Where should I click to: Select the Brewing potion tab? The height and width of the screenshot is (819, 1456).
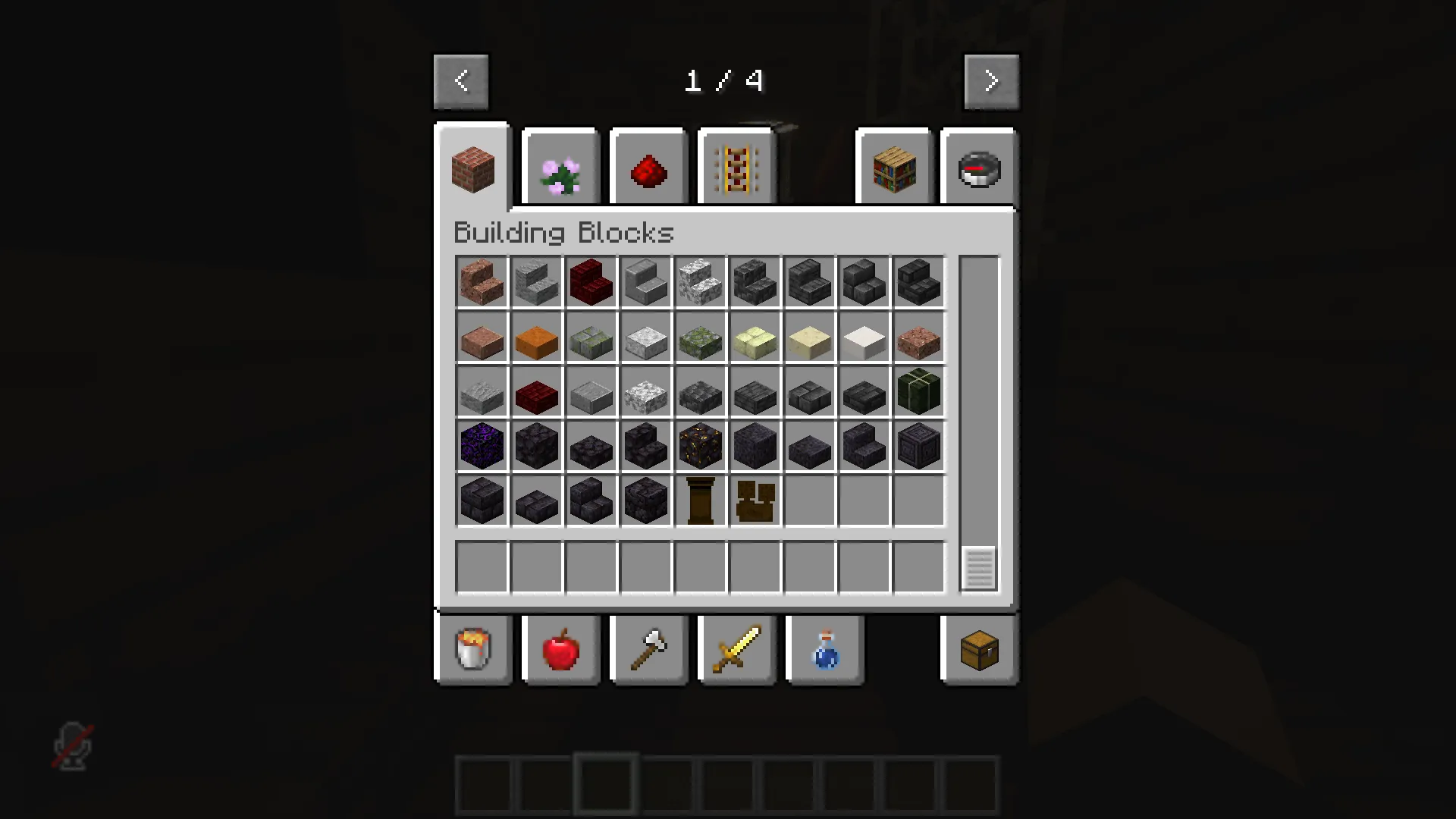(824, 650)
